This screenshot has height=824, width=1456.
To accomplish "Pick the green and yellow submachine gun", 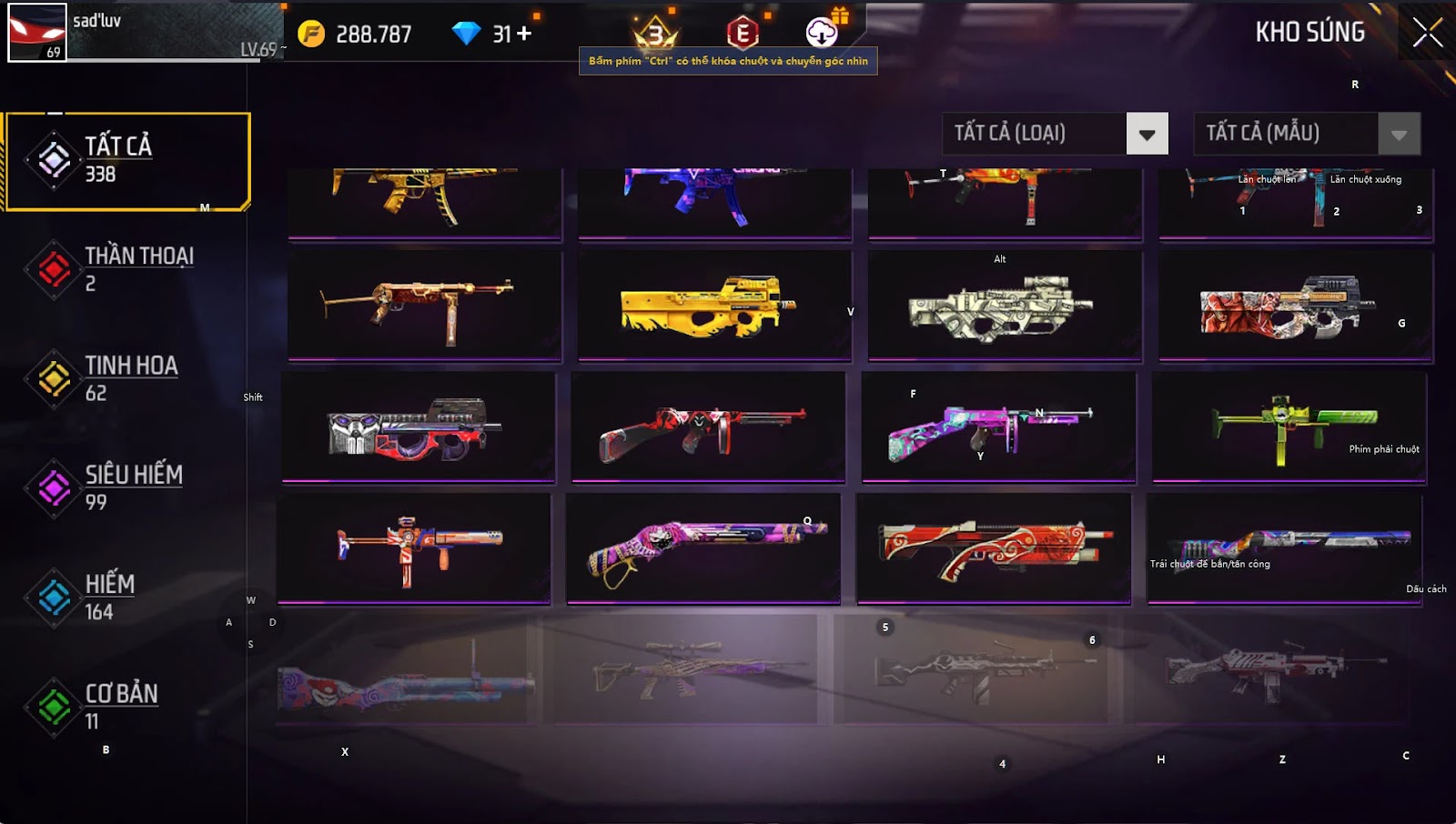I will pos(1289,427).
